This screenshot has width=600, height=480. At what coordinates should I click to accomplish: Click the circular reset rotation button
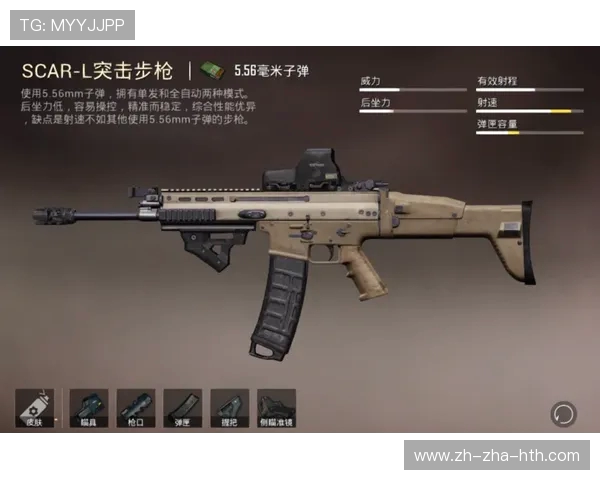[564, 413]
